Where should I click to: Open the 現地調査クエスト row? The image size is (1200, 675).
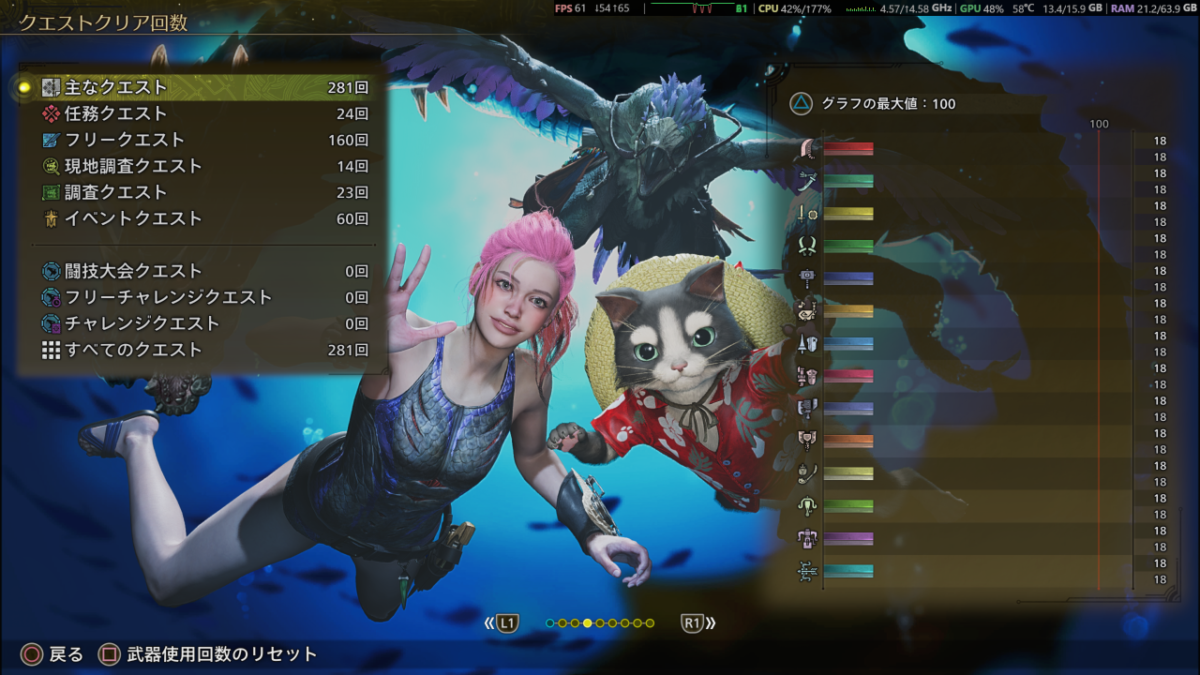tap(200, 166)
